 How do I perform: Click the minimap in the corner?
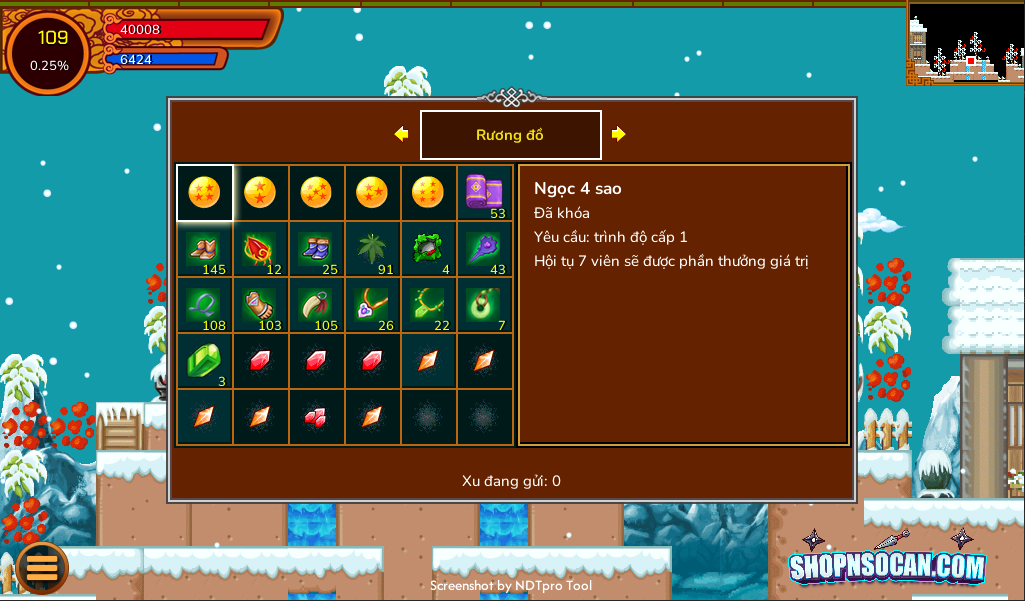(965, 43)
